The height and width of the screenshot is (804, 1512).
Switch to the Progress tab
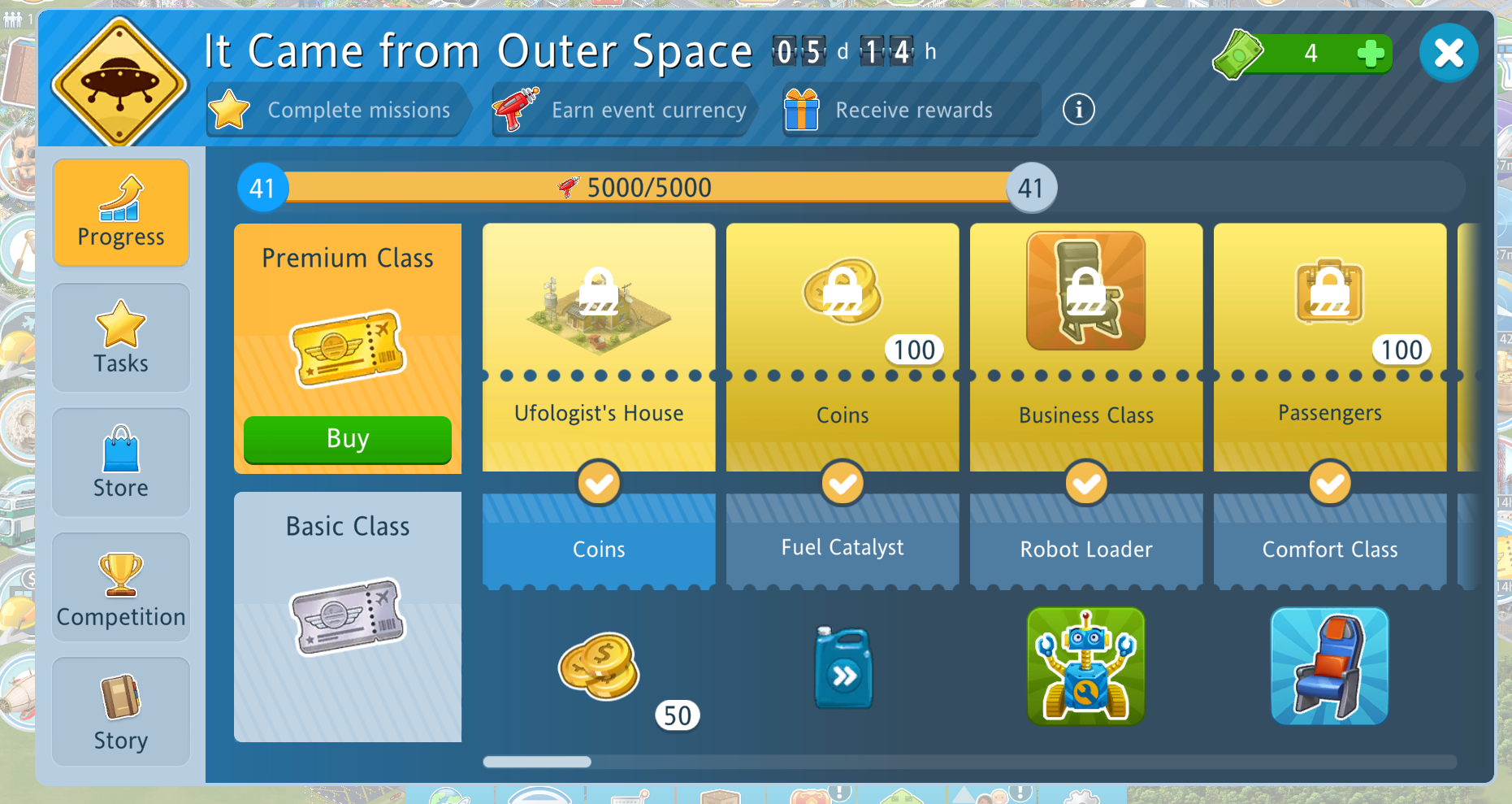click(x=121, y=213)
